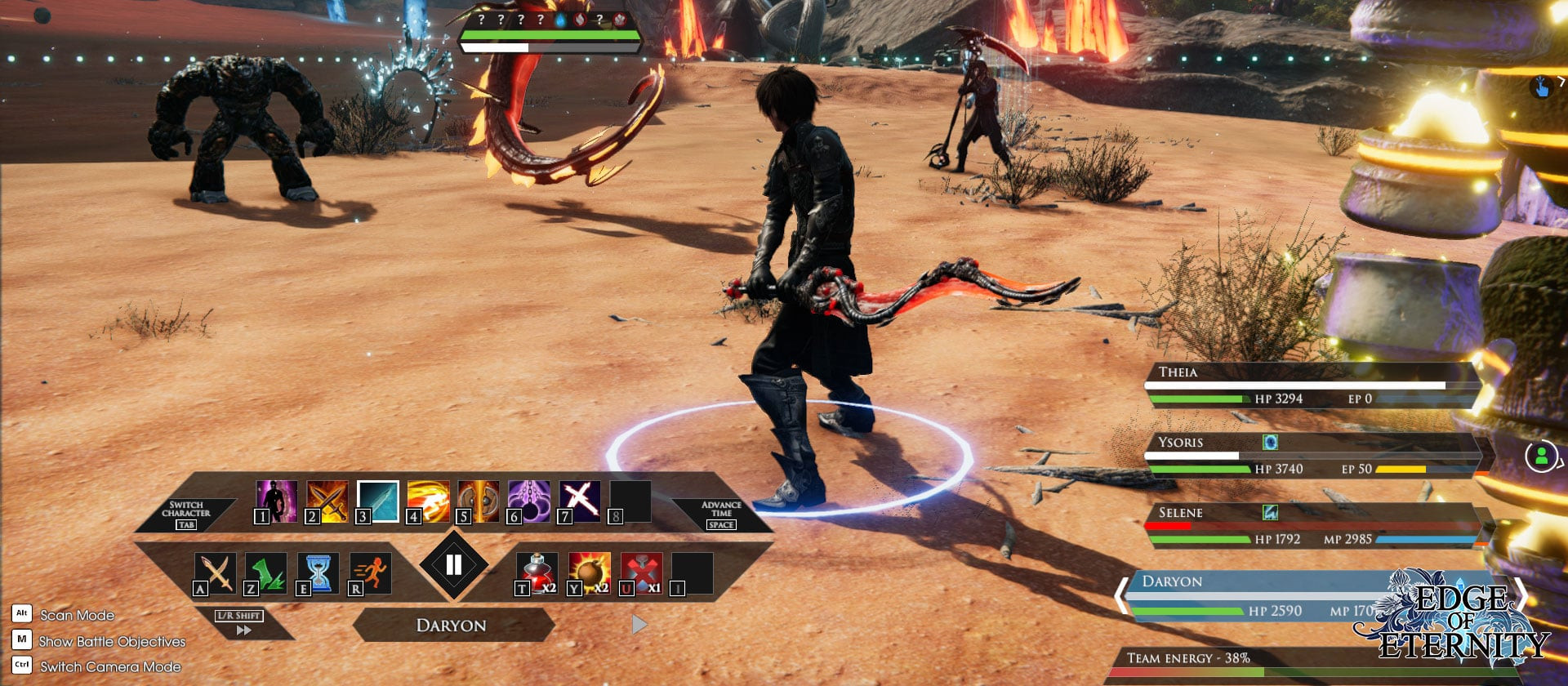Select the highlighted teal blade skill
1568x686 pixels.
[x=378, y=501]
